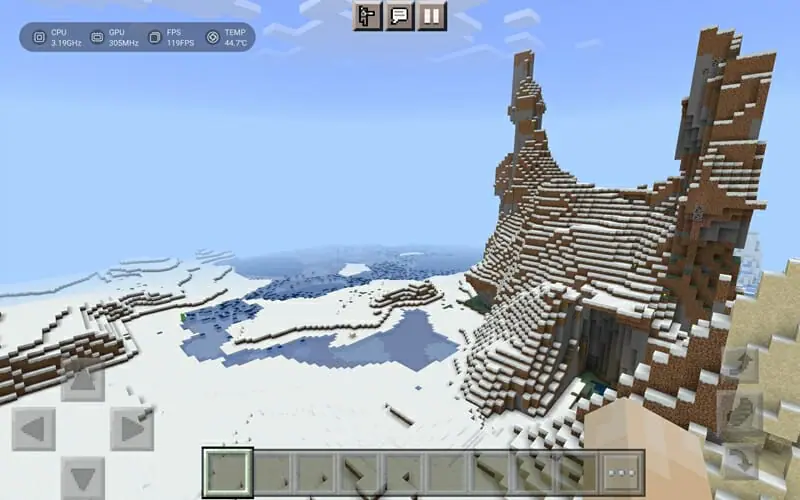This screenshot has height=500, width=800.
Task: Tap the move backward arrow
Action: [83, 478]
